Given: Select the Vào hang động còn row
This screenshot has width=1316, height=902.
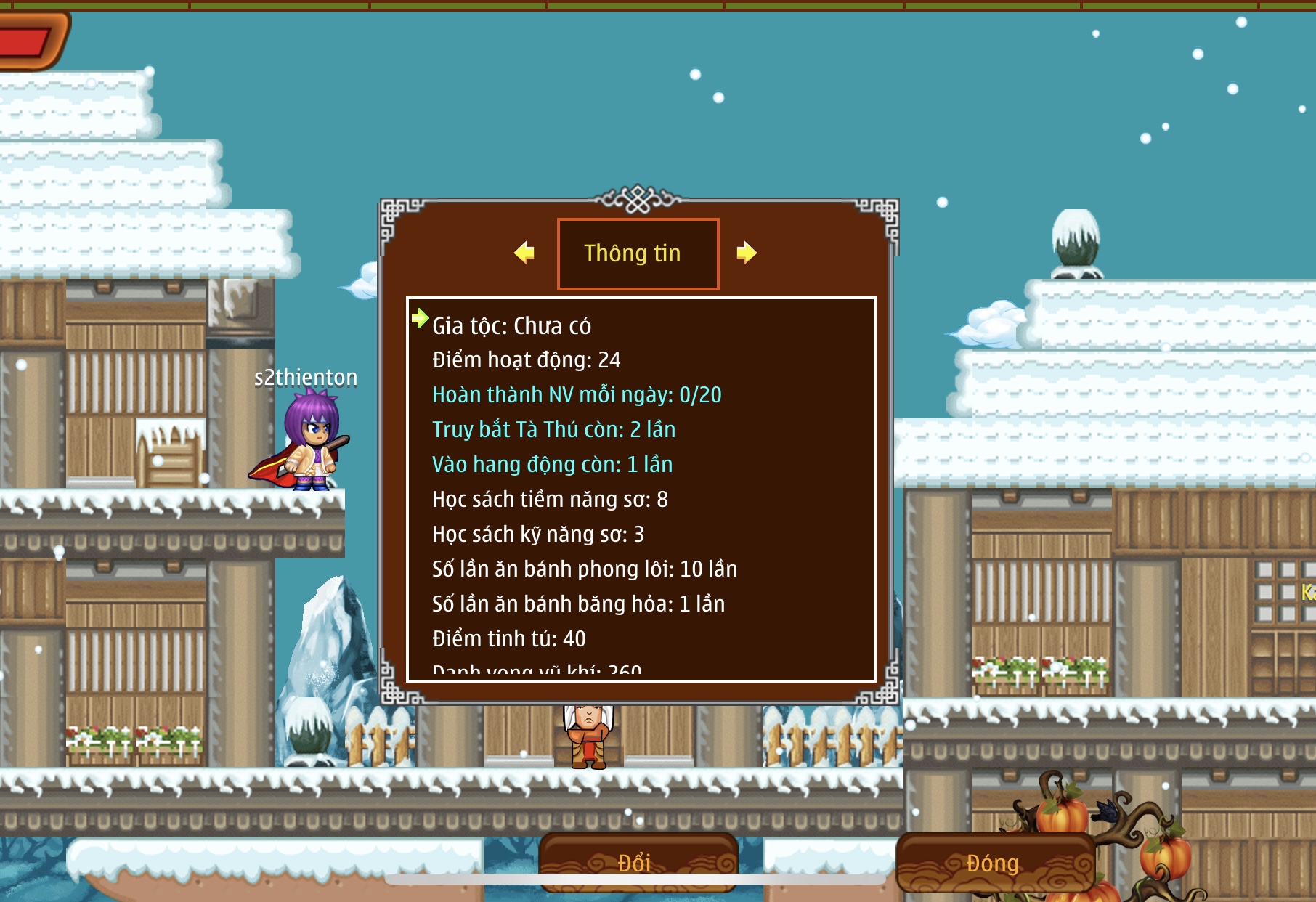Looking at the screenshot, I should [x=552, y=465].
